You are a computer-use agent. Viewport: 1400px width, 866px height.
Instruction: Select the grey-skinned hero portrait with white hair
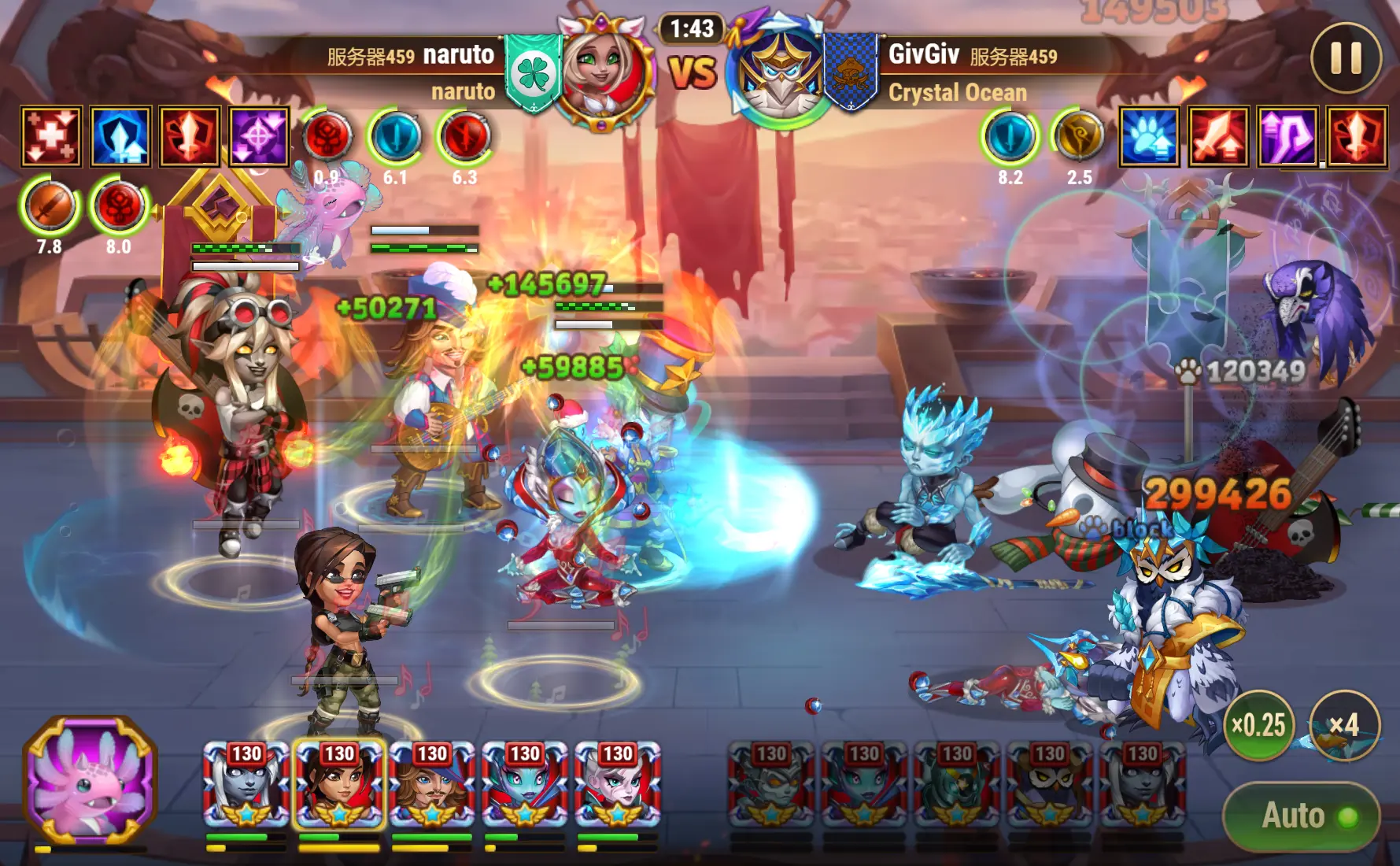tap(246, 783)
